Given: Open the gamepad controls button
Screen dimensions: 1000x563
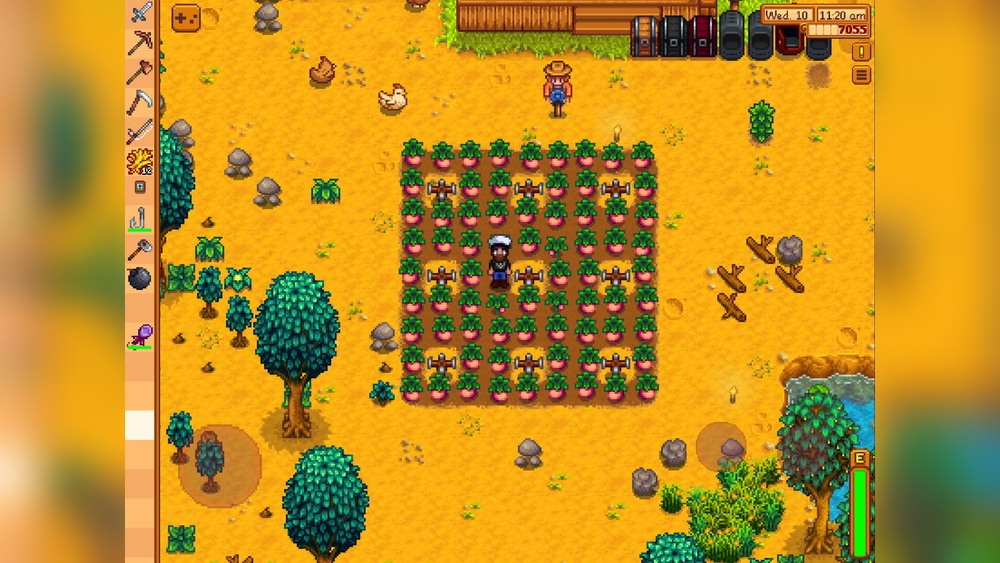Looking at the screenshot, I should (186, 18).
